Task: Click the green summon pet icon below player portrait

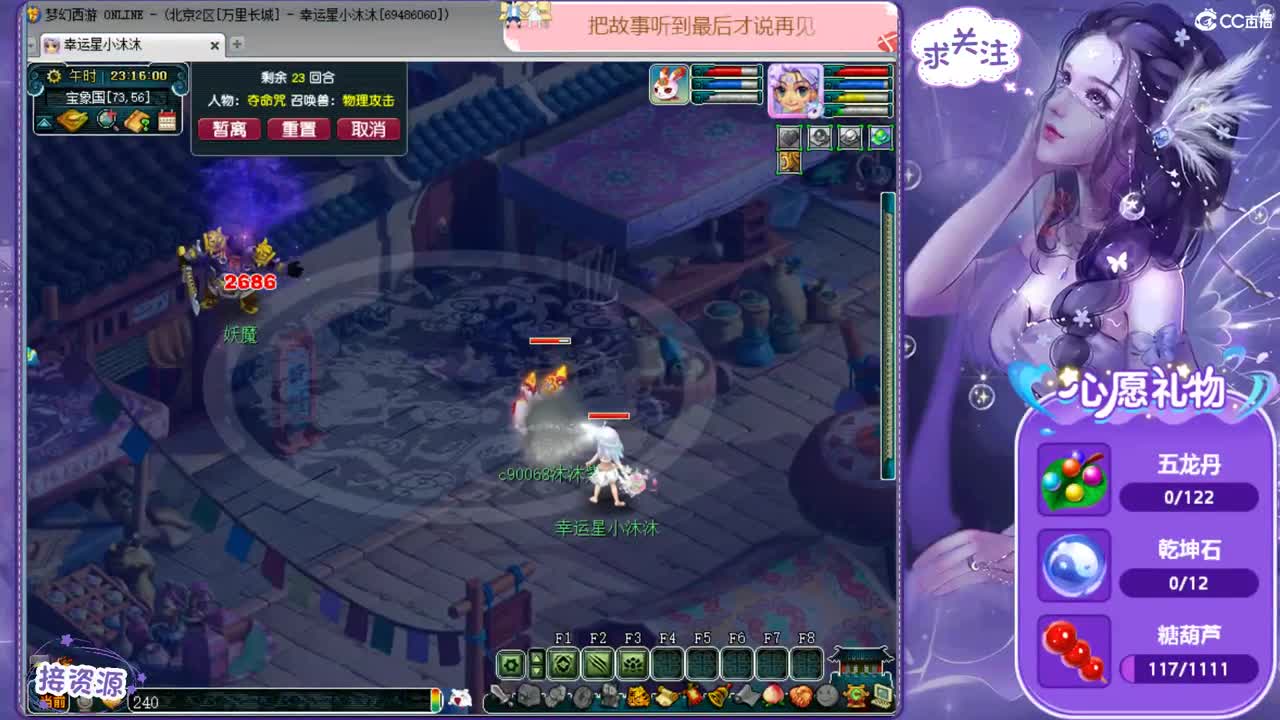Action: [880, 137]
